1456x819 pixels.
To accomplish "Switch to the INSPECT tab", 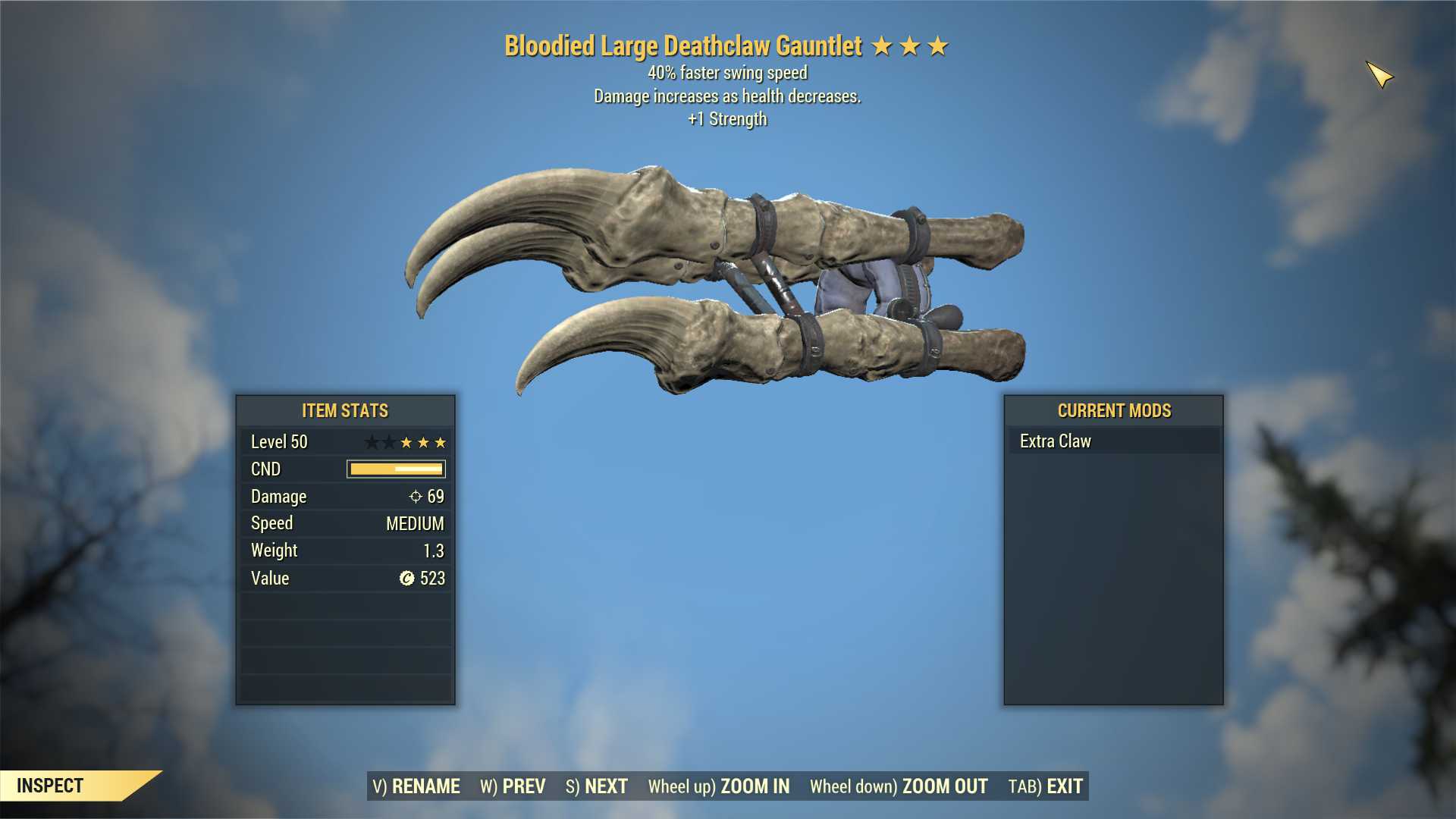I will pos(52,786).
